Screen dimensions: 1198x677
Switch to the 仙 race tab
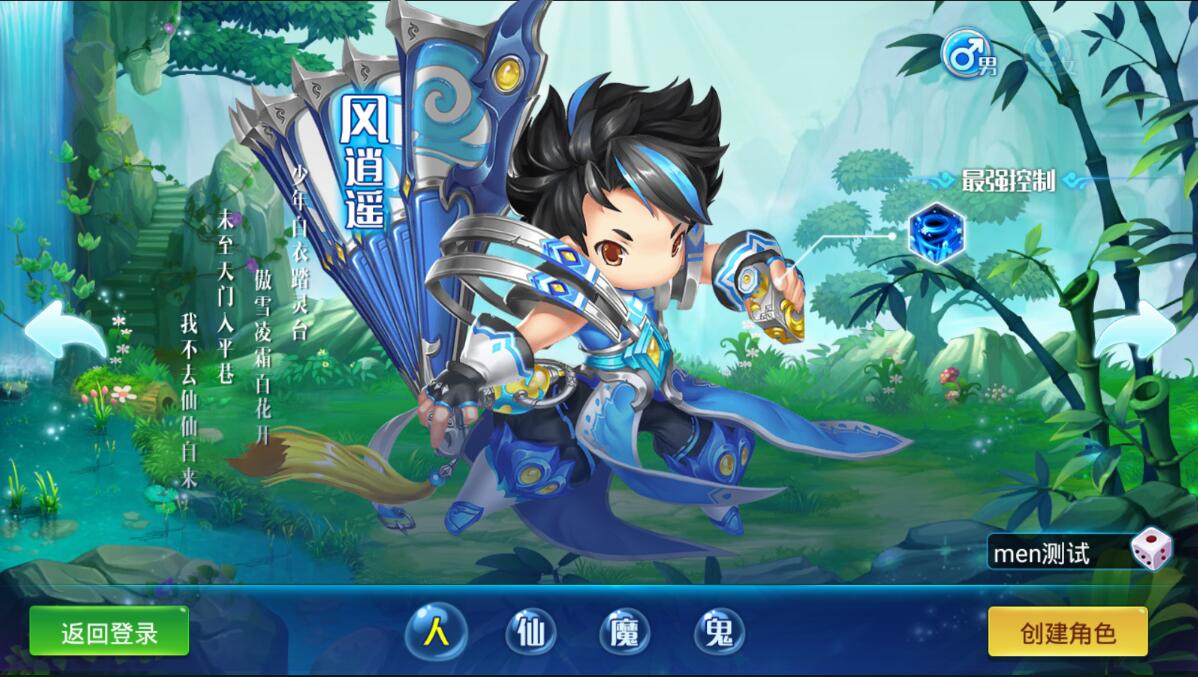530,632
